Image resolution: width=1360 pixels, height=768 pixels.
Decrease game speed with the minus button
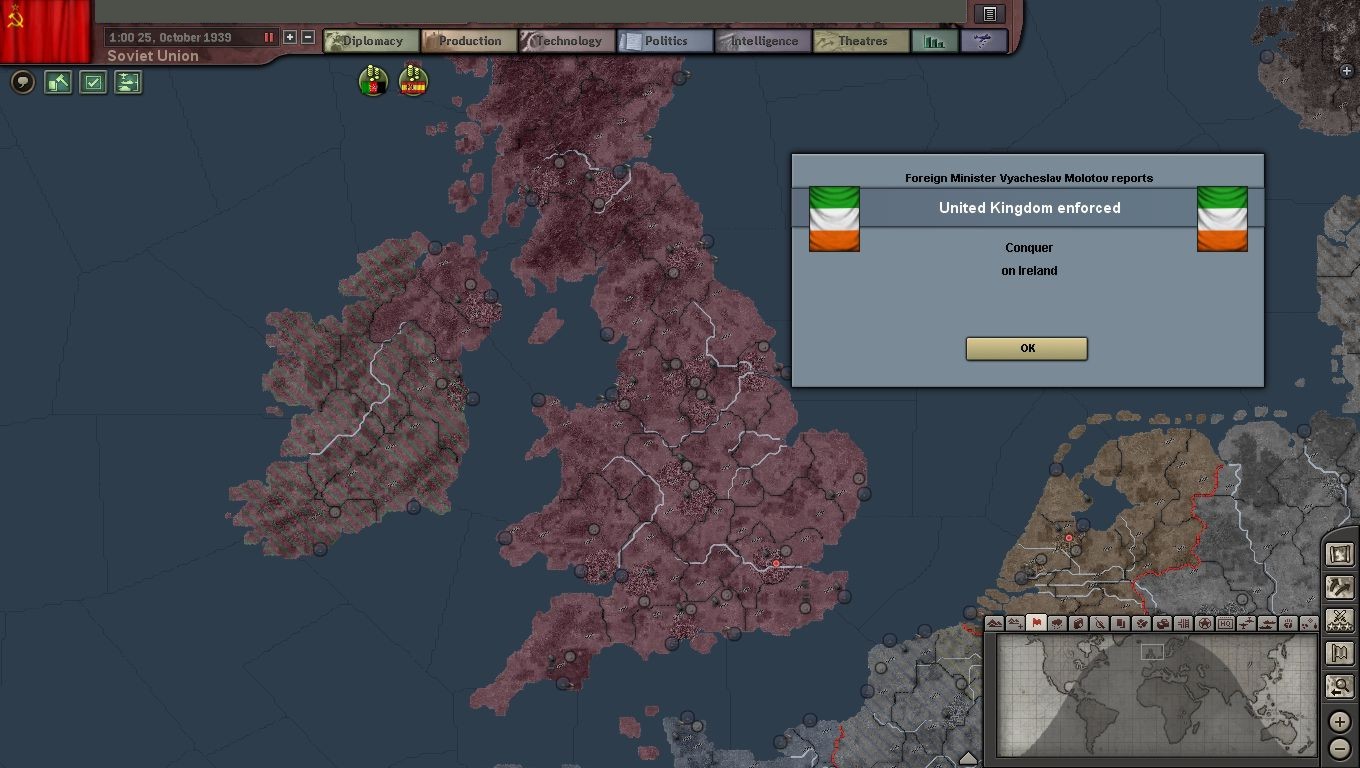click(x=308, y=37)
